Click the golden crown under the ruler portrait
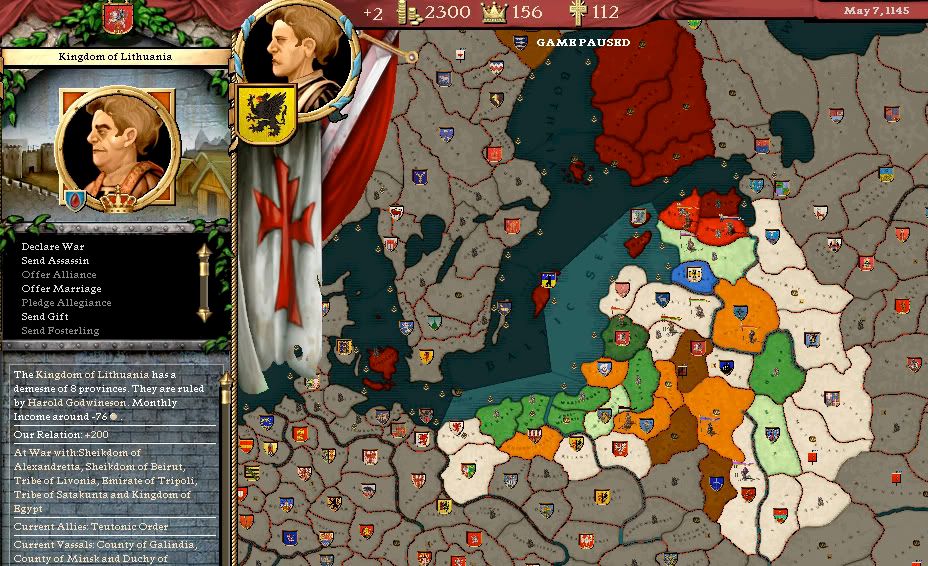 pyautogui.click(x=120, y=201)
